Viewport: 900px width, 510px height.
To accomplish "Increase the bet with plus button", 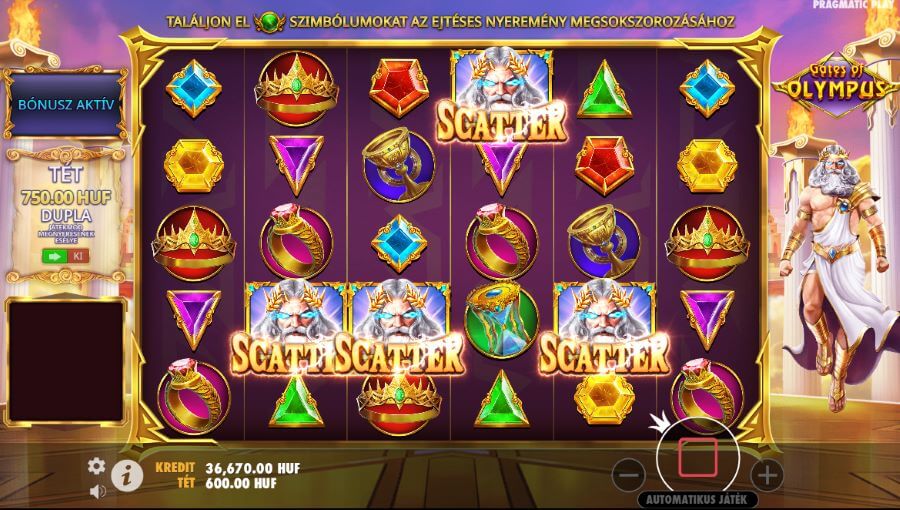I will [767, 474].
